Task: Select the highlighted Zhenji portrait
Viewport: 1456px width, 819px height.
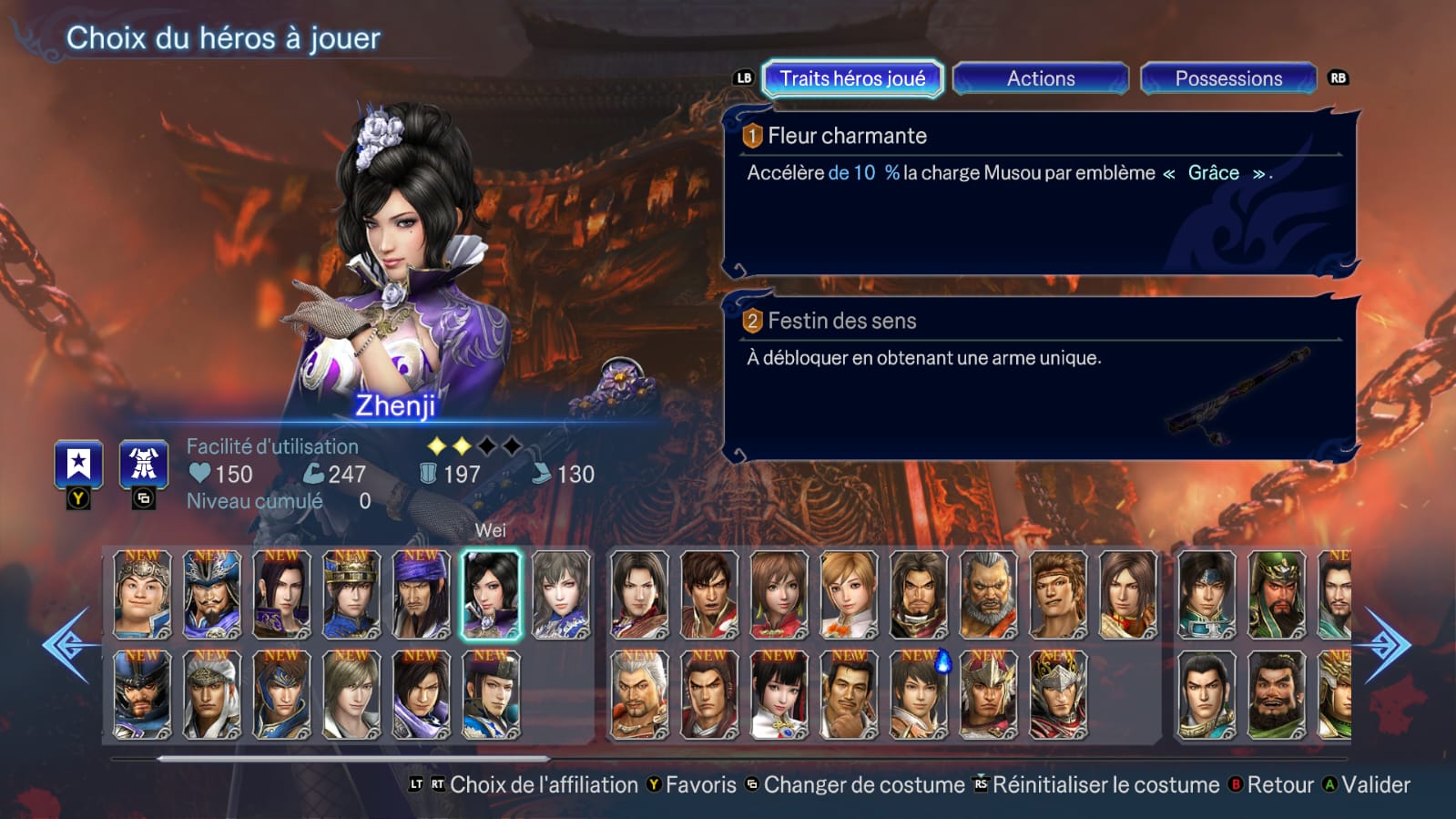Action: tap(491, 594)
